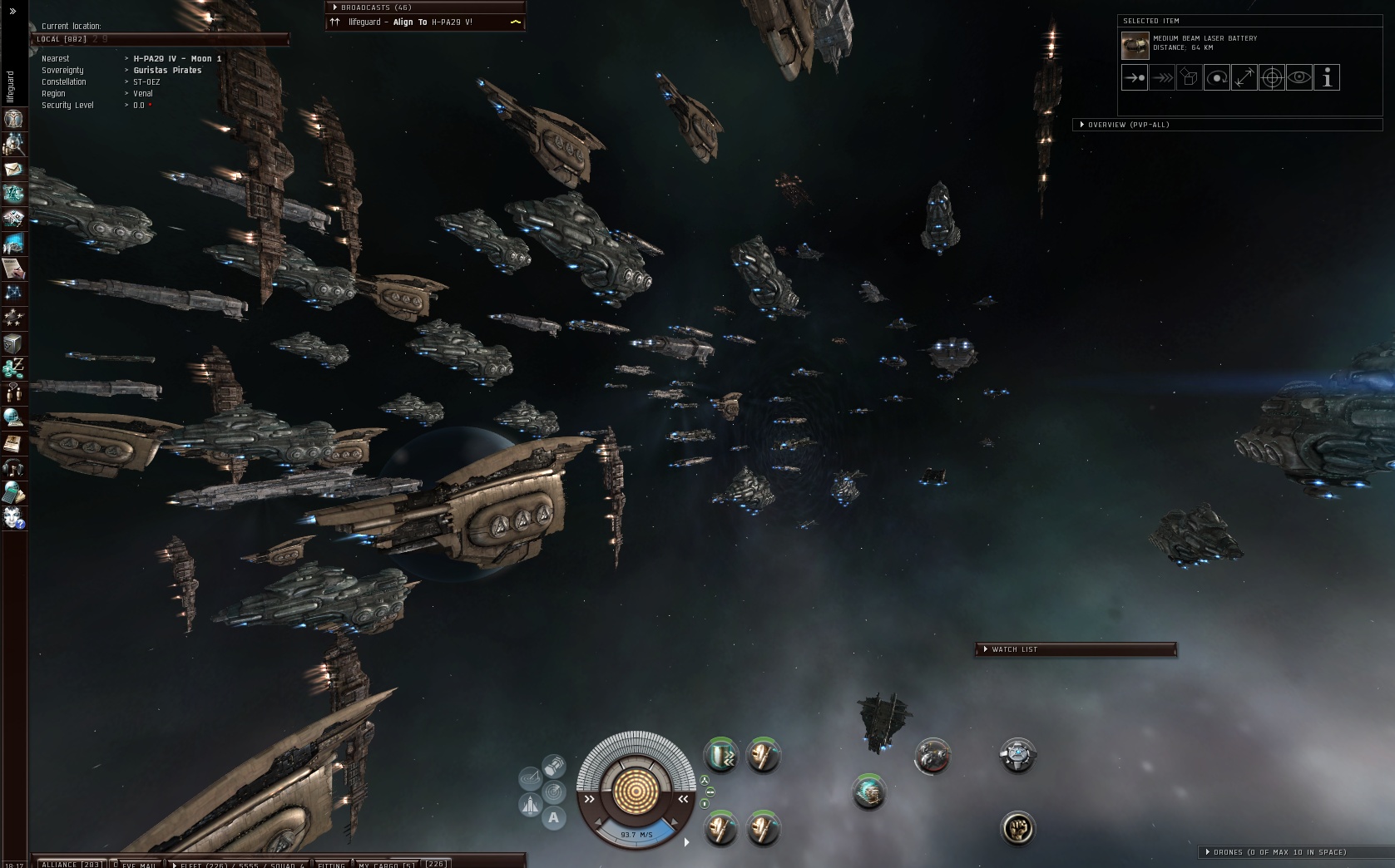This screenshot has height=868, width=1395.
Task: Open the character sheet icon in sidebar
Action: [x=13, y=119]
